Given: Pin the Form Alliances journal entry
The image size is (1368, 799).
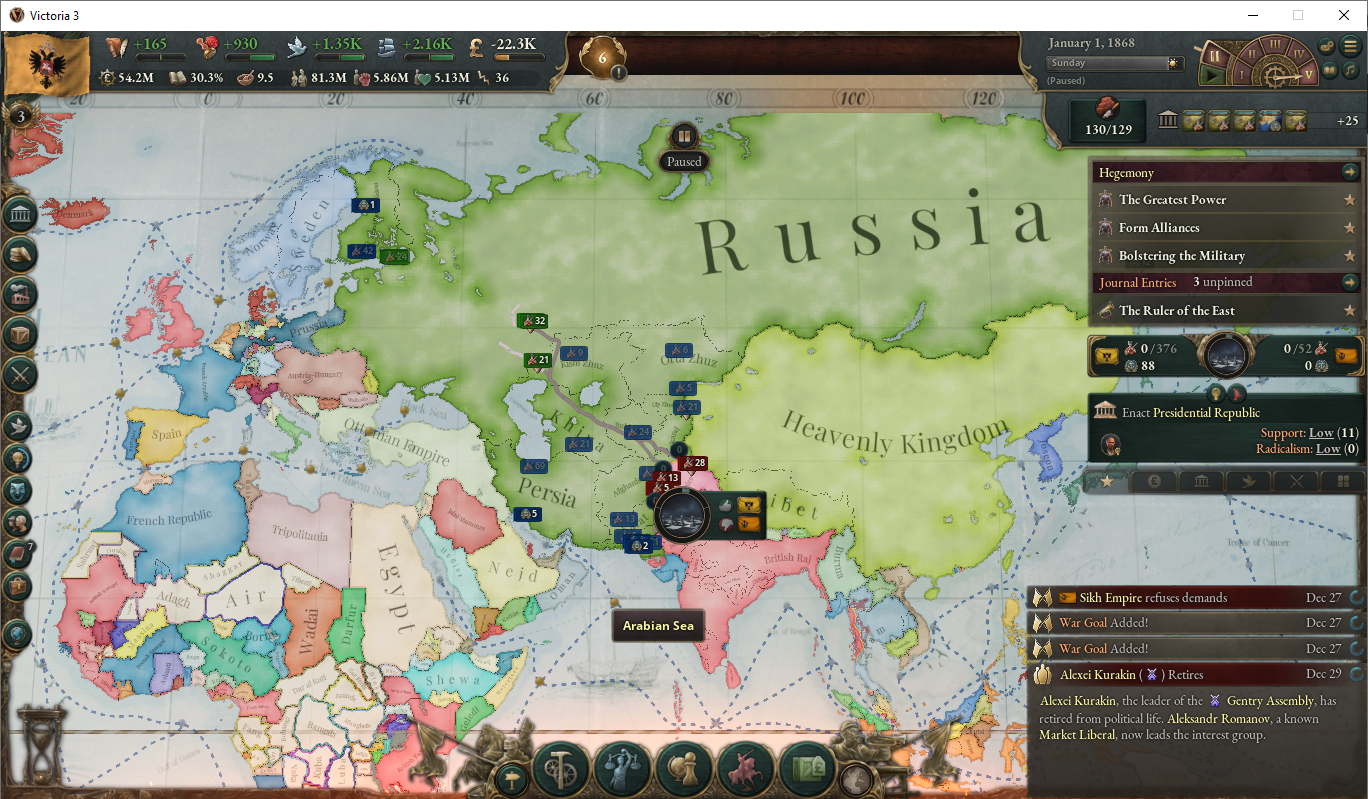Looking at the screenshot, I should point(1350,228).
